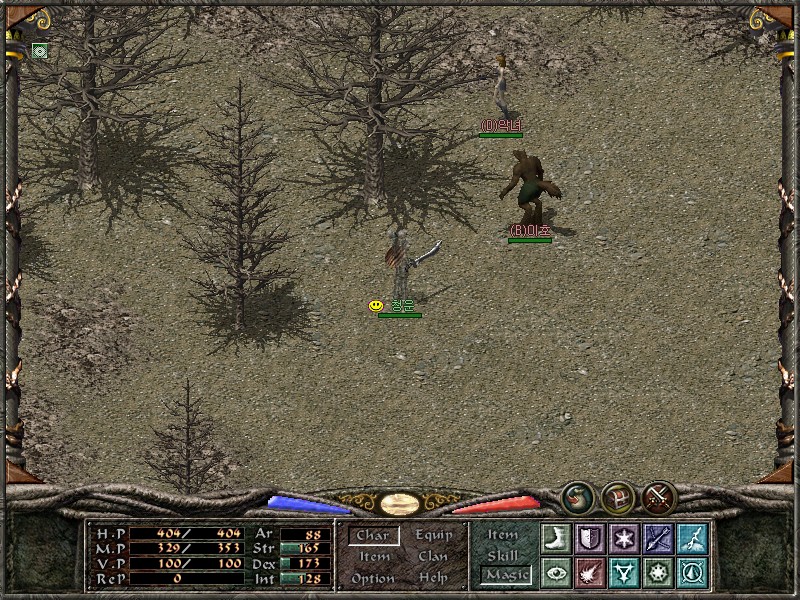800x600 pixels.
Task: Switch to the Item tab above Skill
Action: click(x=503, y=535)
